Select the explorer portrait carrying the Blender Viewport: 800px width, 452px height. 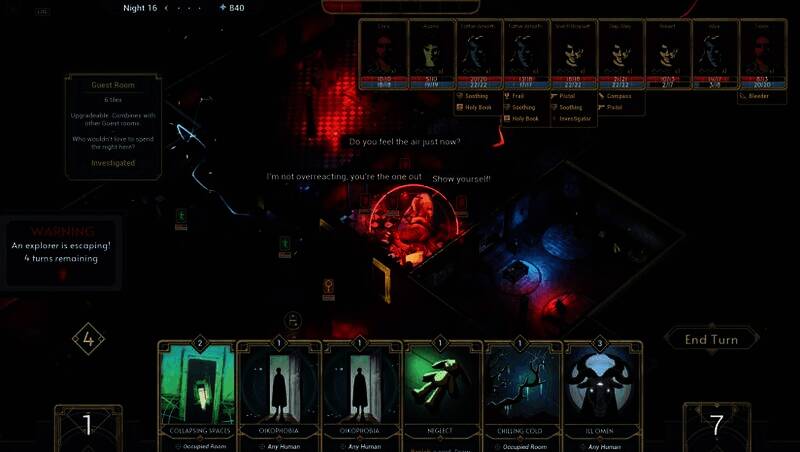(764, 56)
